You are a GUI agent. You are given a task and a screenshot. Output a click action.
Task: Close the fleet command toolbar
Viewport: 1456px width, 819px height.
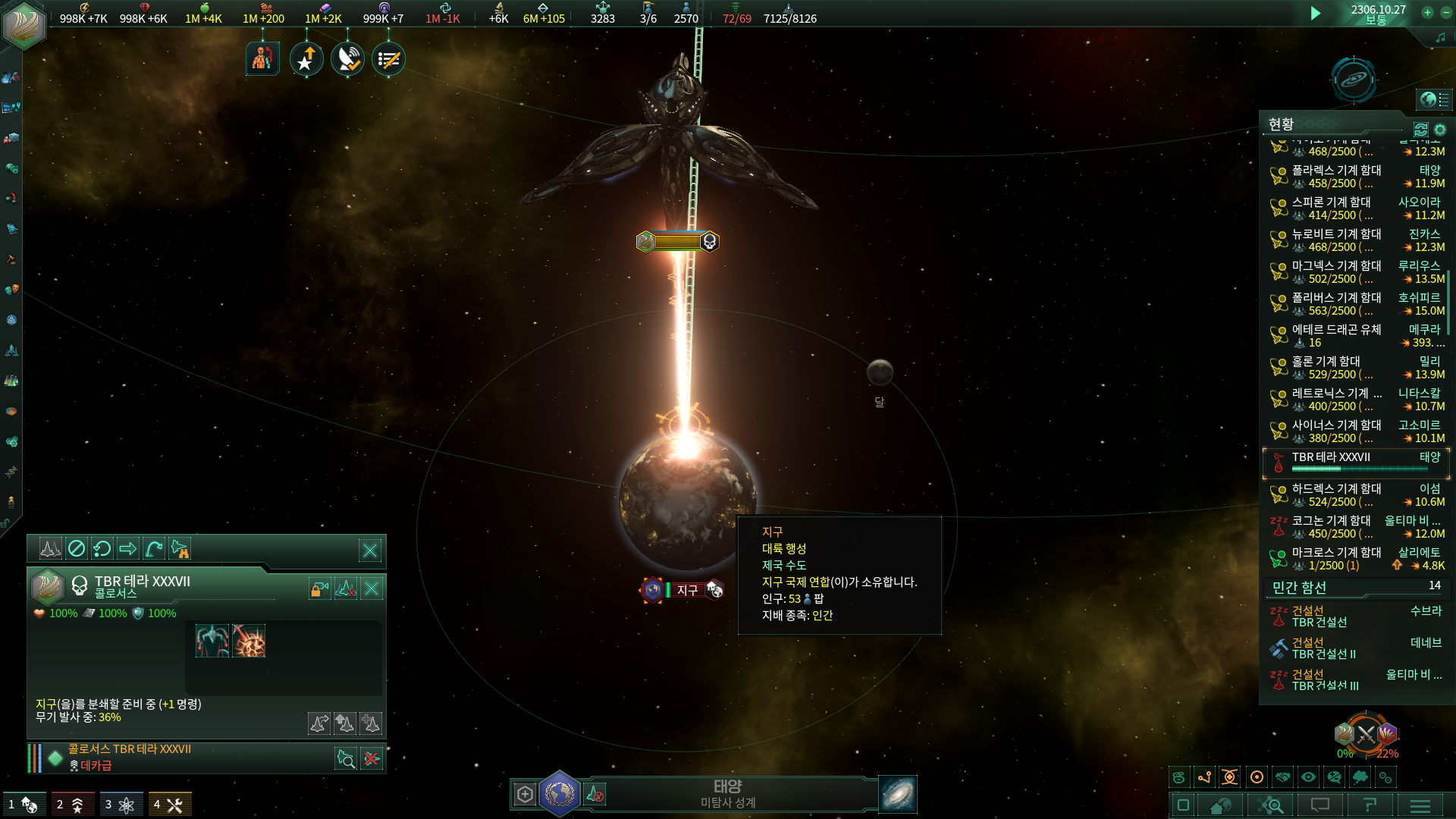(370, 551)
